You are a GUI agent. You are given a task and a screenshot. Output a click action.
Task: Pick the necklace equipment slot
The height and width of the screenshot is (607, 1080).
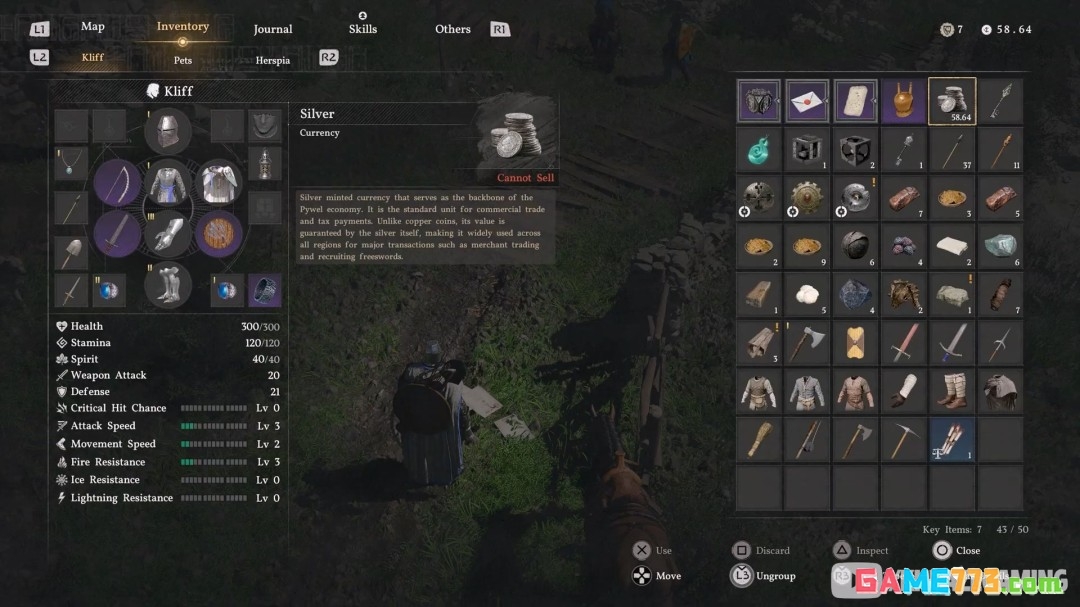(71, 164)
